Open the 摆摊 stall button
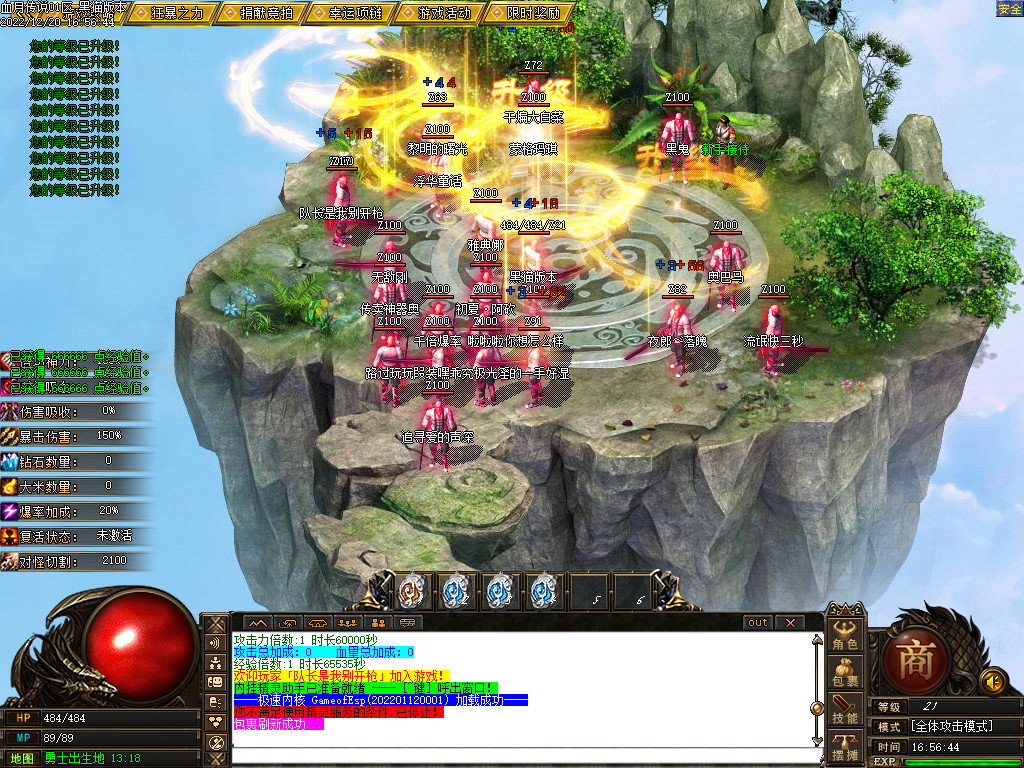The image size is (1024, 768). [x=845, y=745]
